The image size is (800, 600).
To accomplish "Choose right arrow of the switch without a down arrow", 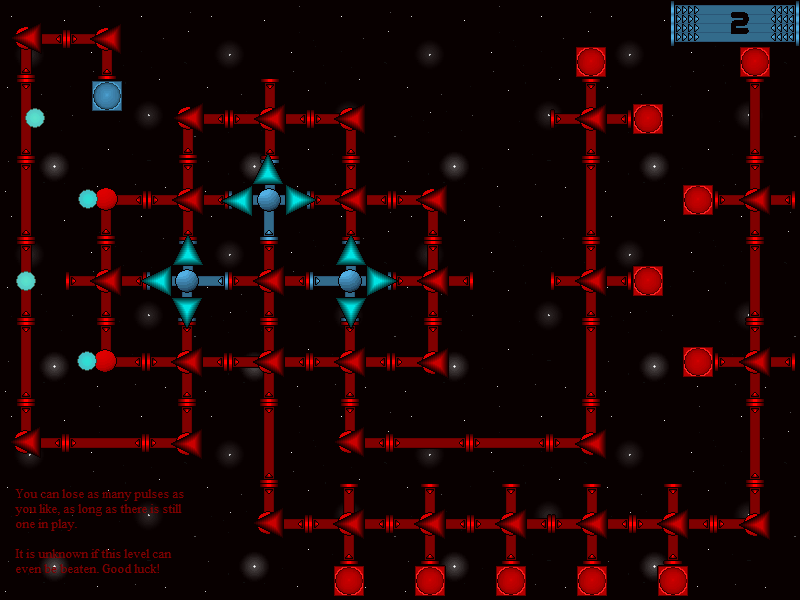I will tap(299, 200).
